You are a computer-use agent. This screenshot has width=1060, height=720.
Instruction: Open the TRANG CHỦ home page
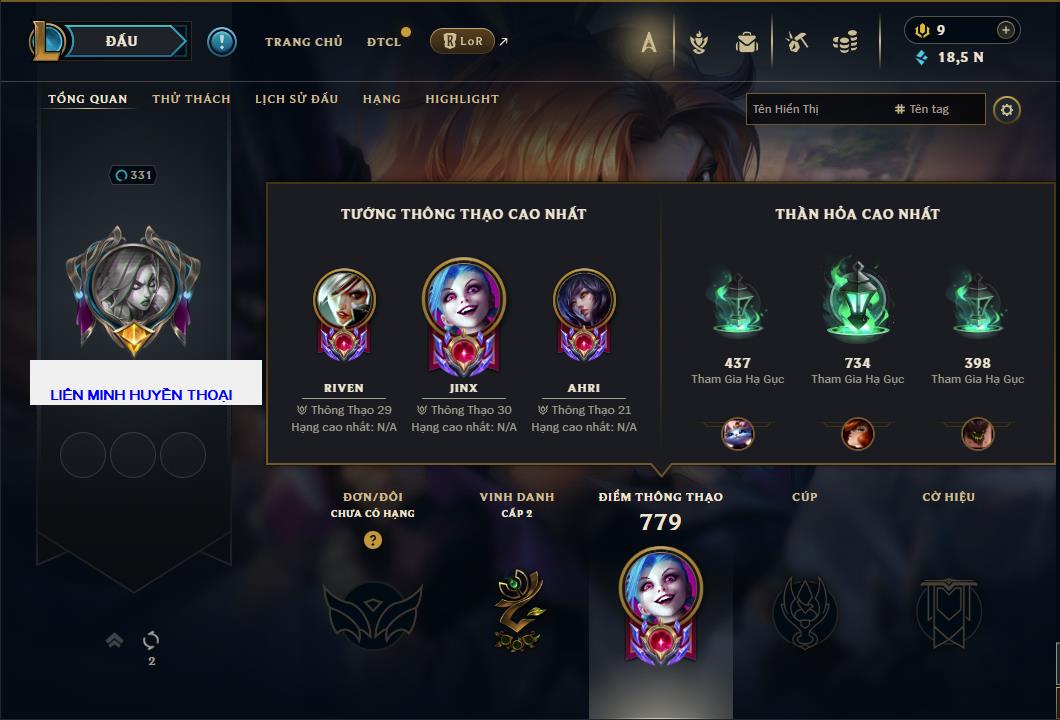303,42
